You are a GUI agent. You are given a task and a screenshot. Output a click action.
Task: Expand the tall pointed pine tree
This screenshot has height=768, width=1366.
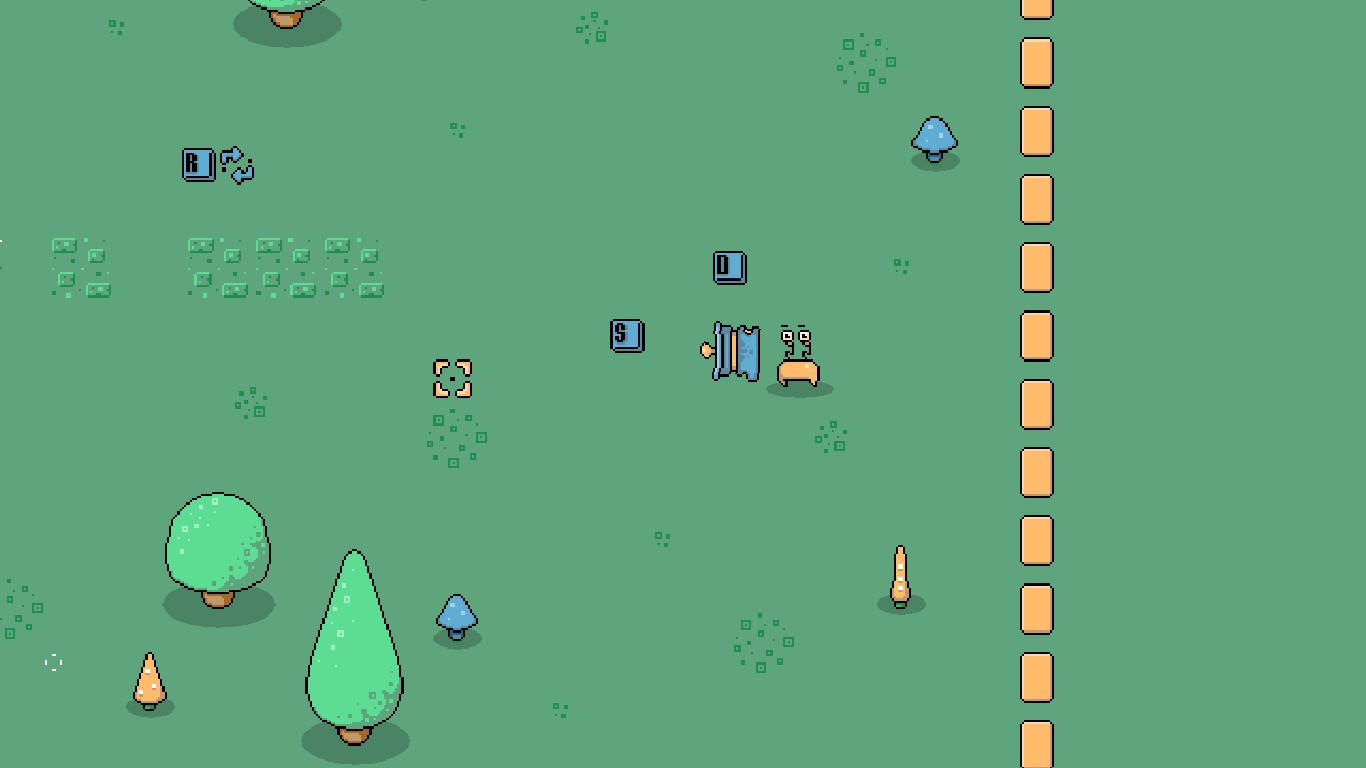pos(352,640)
